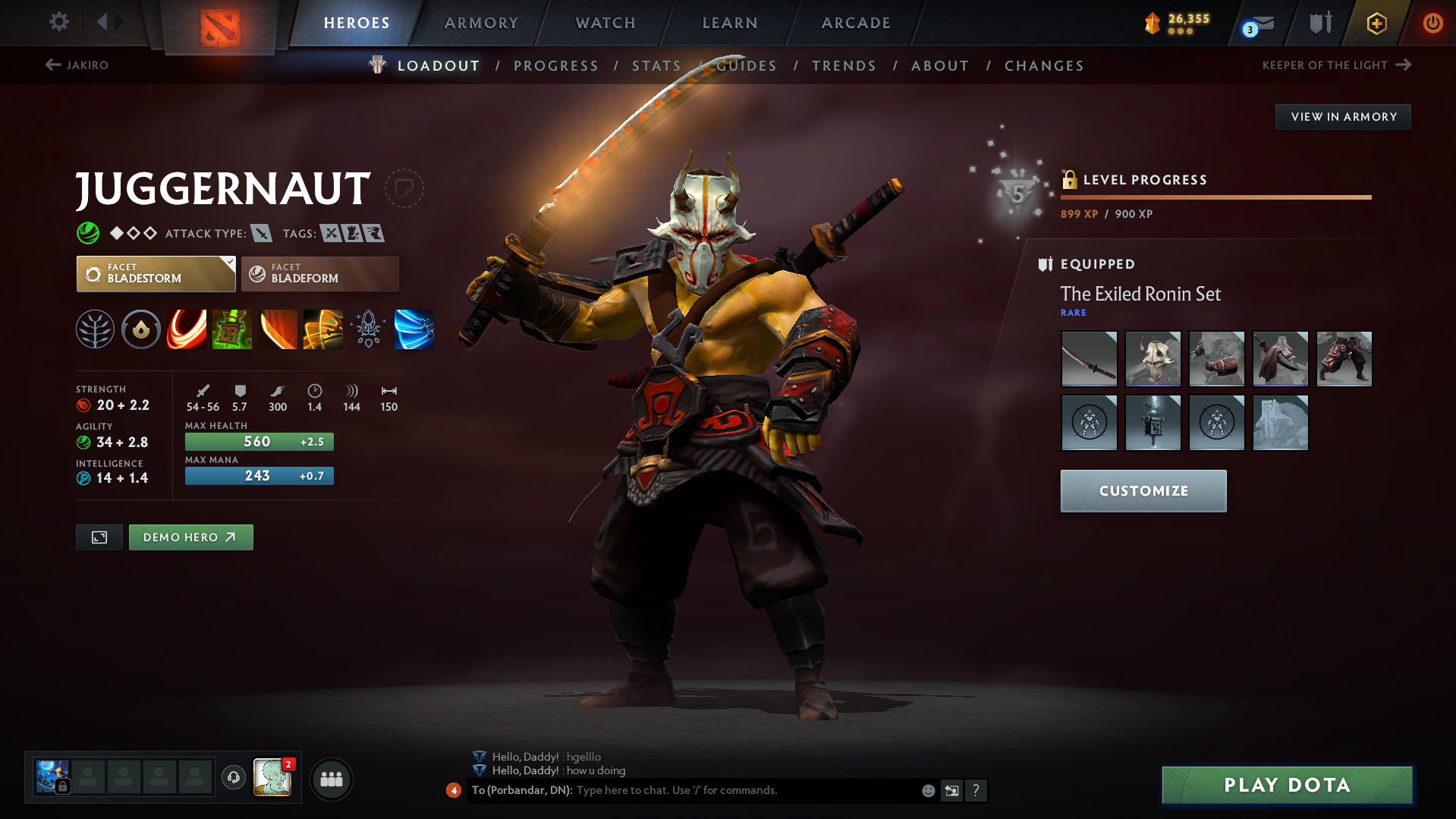
Task: Open the friends list icon near party slots
Action: tap(331, 779)
